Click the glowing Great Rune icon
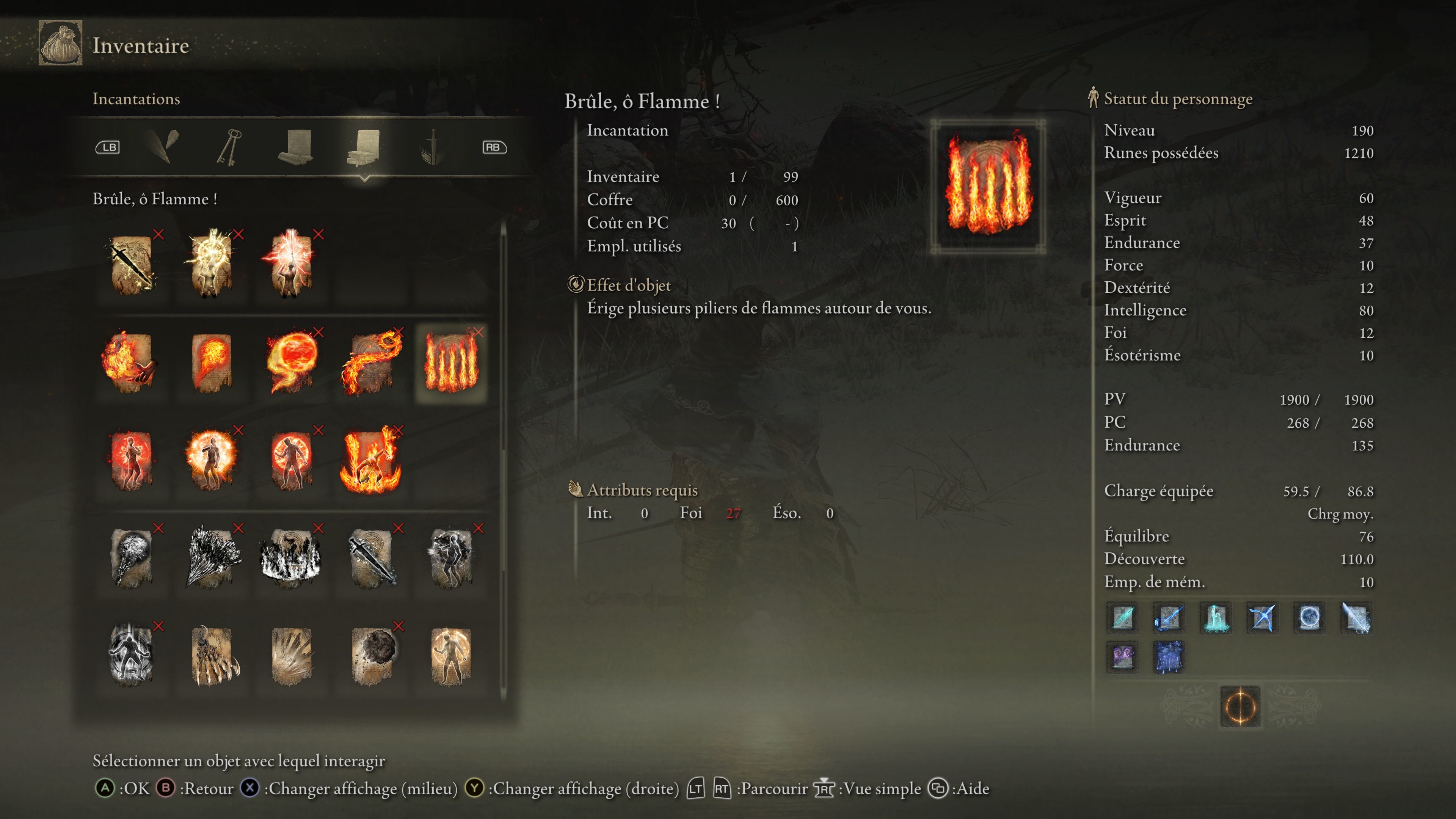 (1240, 706)
